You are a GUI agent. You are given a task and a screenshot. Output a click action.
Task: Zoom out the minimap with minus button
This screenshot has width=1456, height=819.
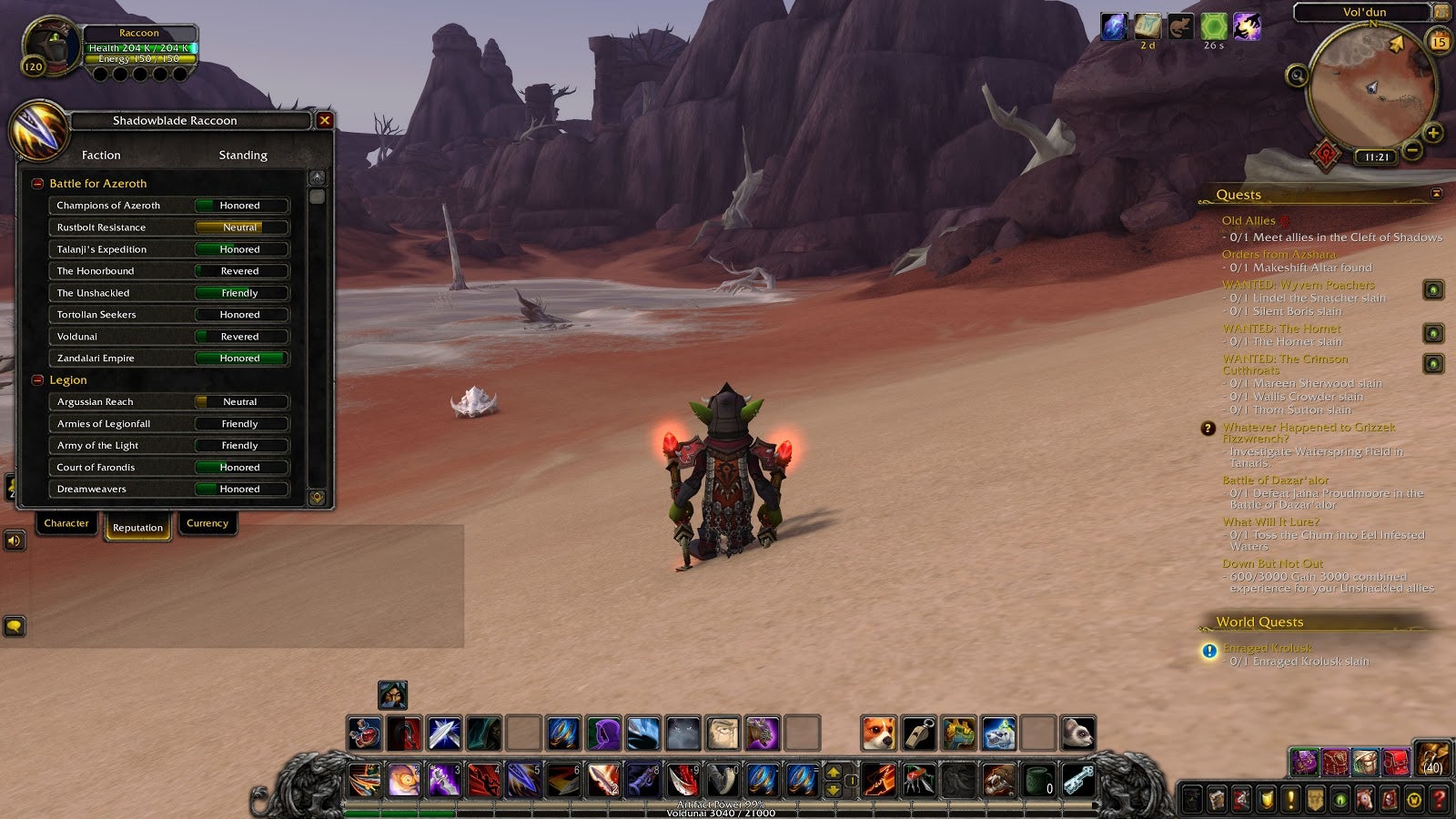(x=1412, y=149)
